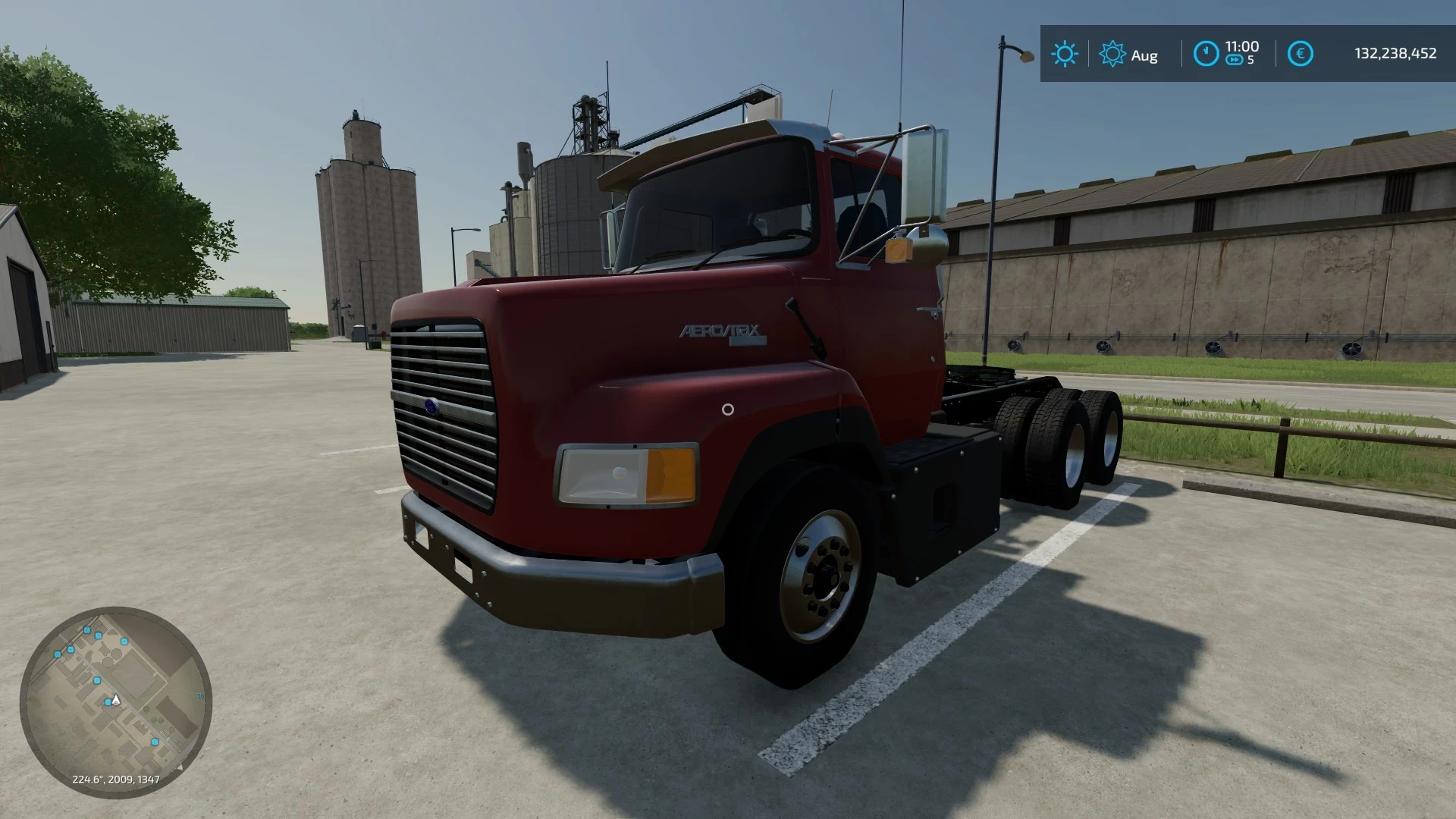Click the road number 56 on the minimap
This screenshot has height=819, width=1456.
(x=200, y=695)
